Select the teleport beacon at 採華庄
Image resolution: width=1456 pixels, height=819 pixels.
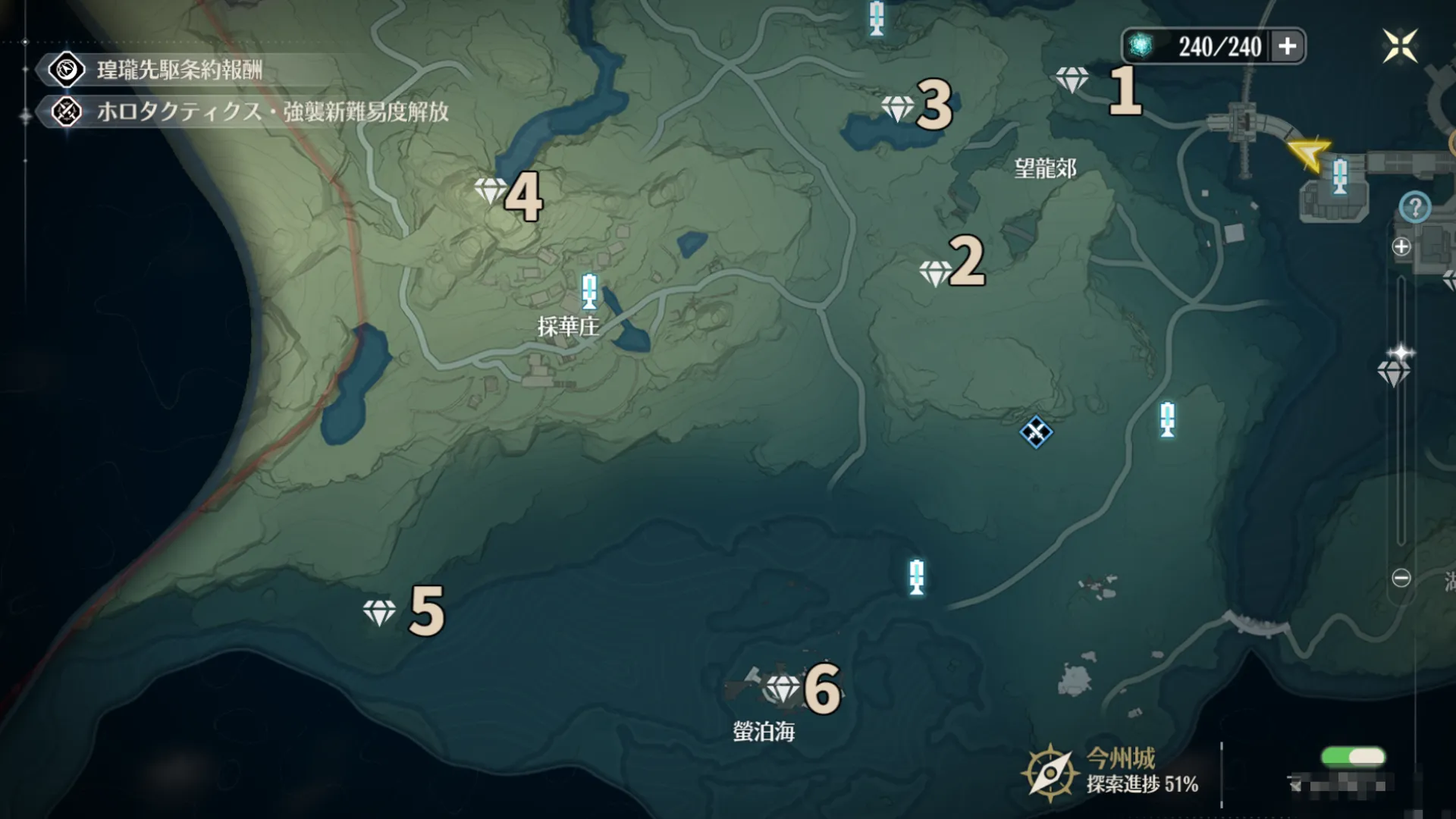[x=589, y=292]
